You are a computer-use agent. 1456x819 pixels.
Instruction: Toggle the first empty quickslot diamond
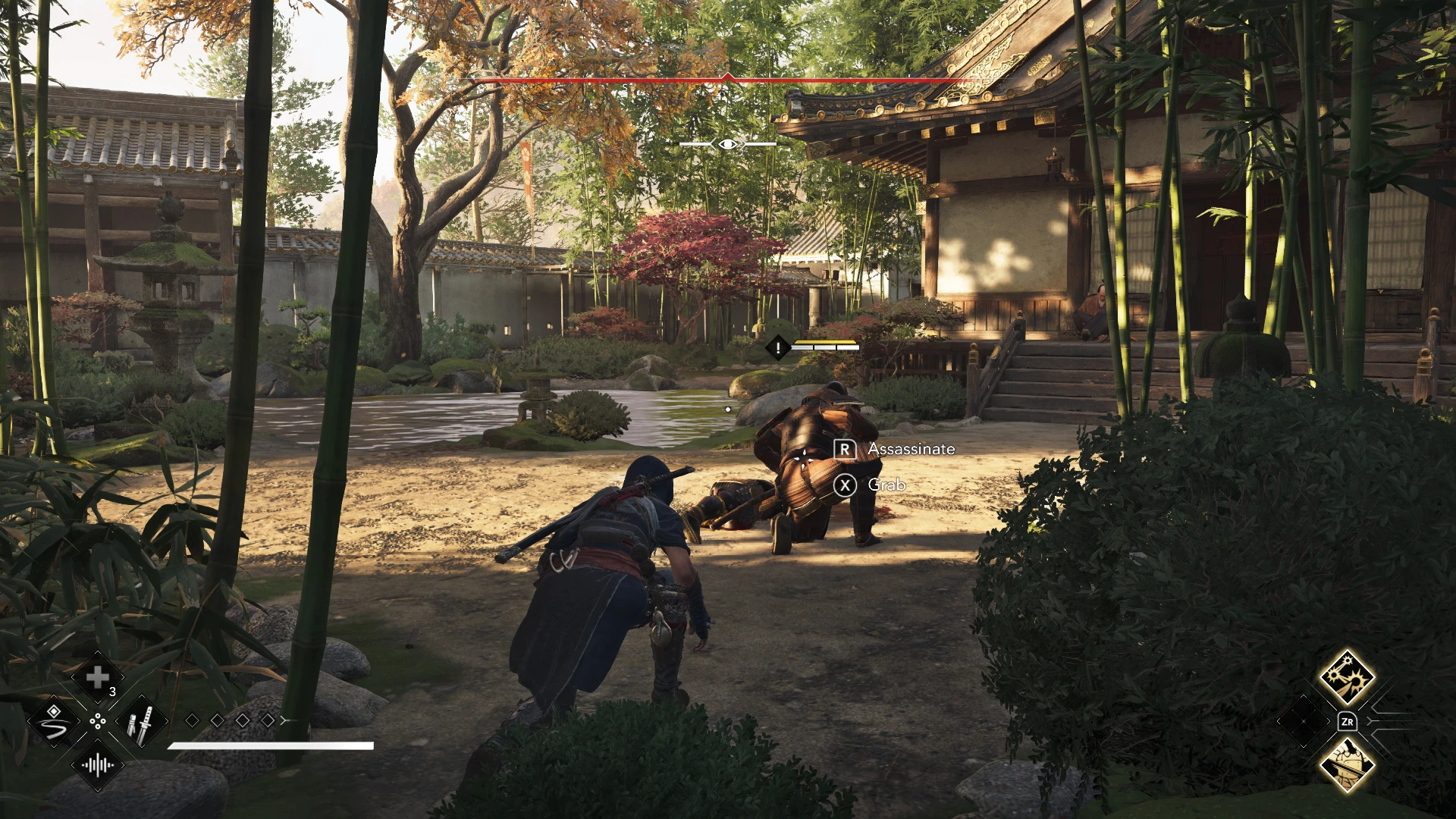pos(193,720)
